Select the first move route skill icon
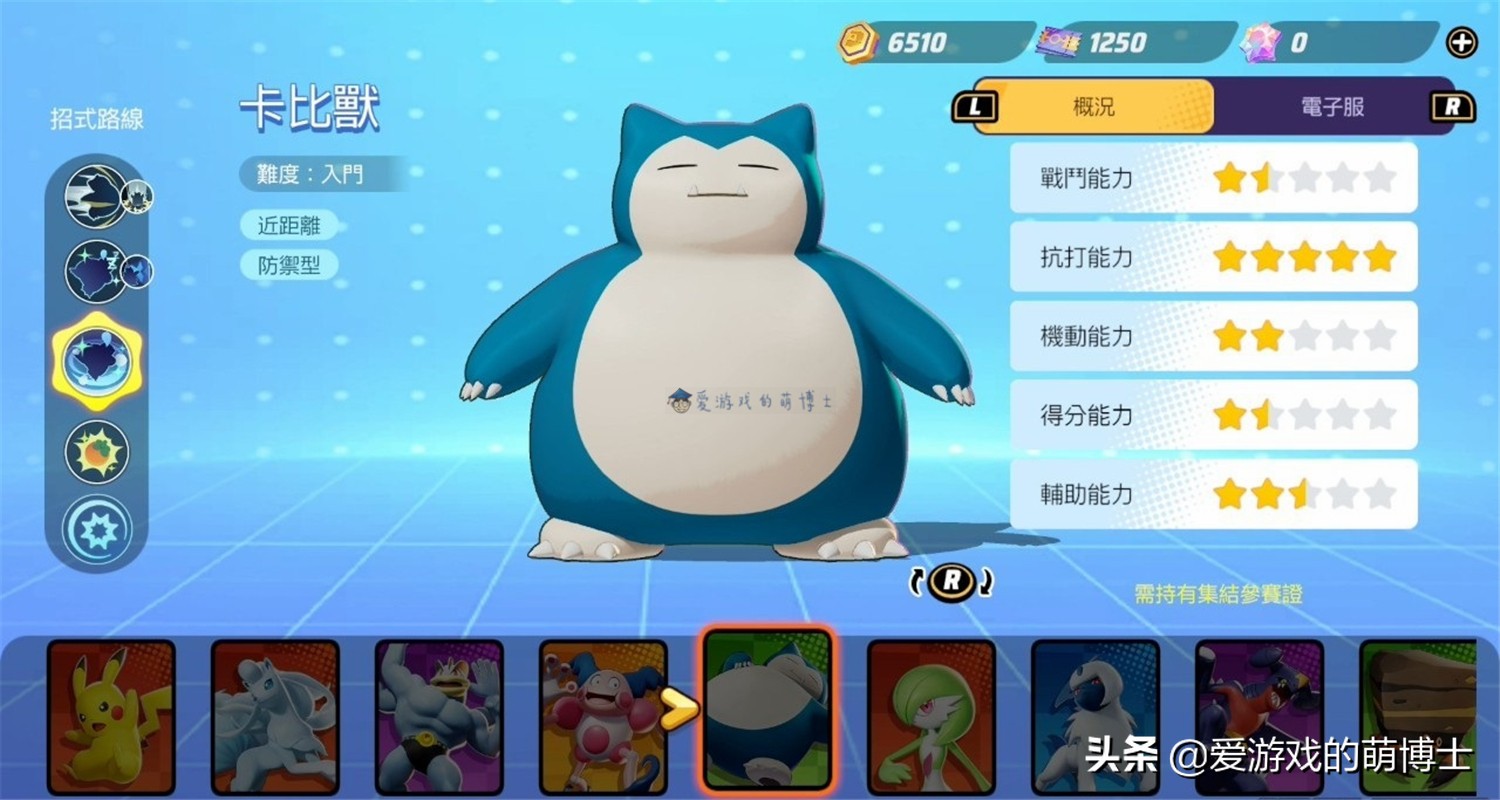 (x=97, y=196)
